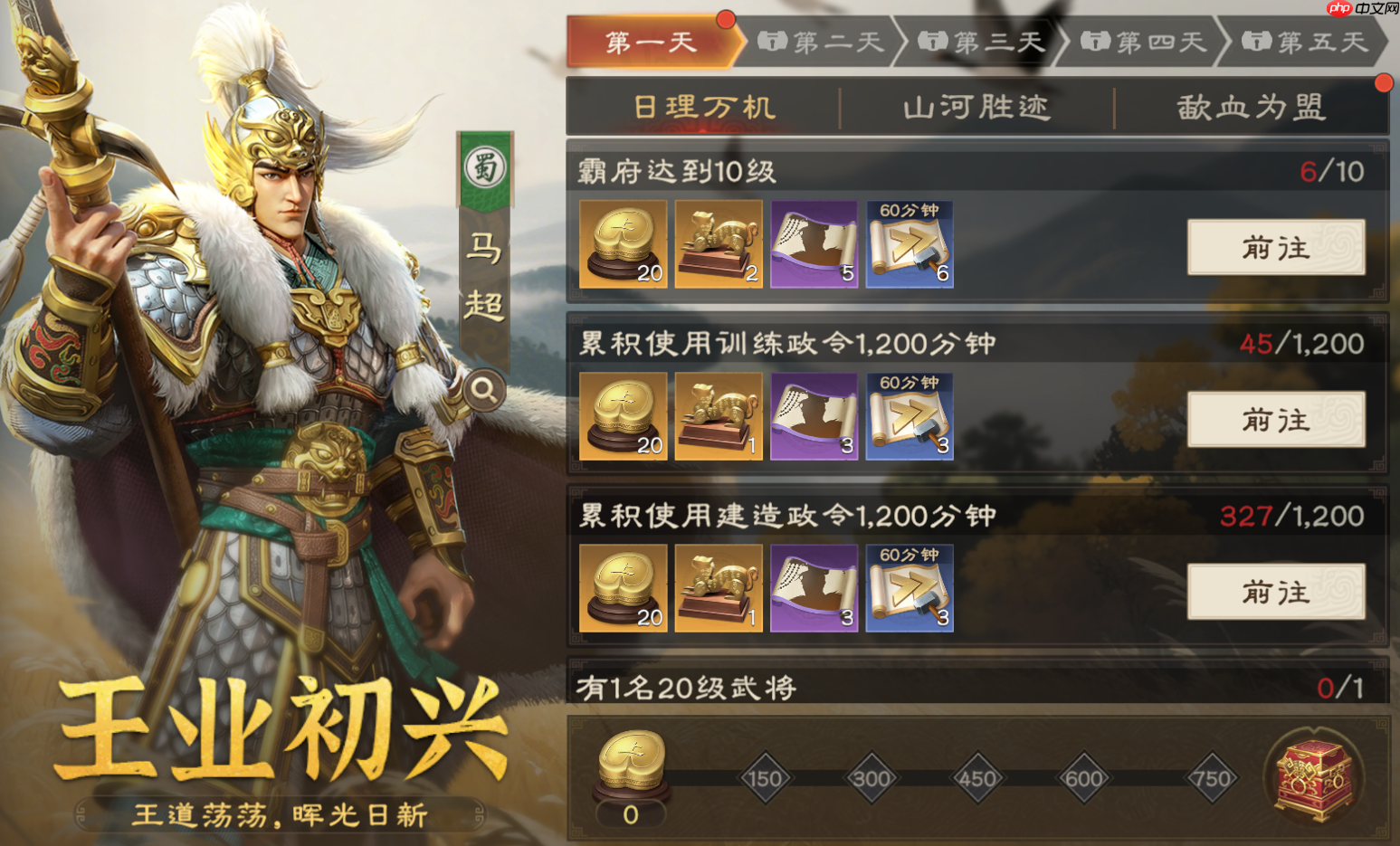Select the purple scroll reward in the 训练政令 task
The height and width of the screenshot is (846, 1400).
[x=814, y=415]
